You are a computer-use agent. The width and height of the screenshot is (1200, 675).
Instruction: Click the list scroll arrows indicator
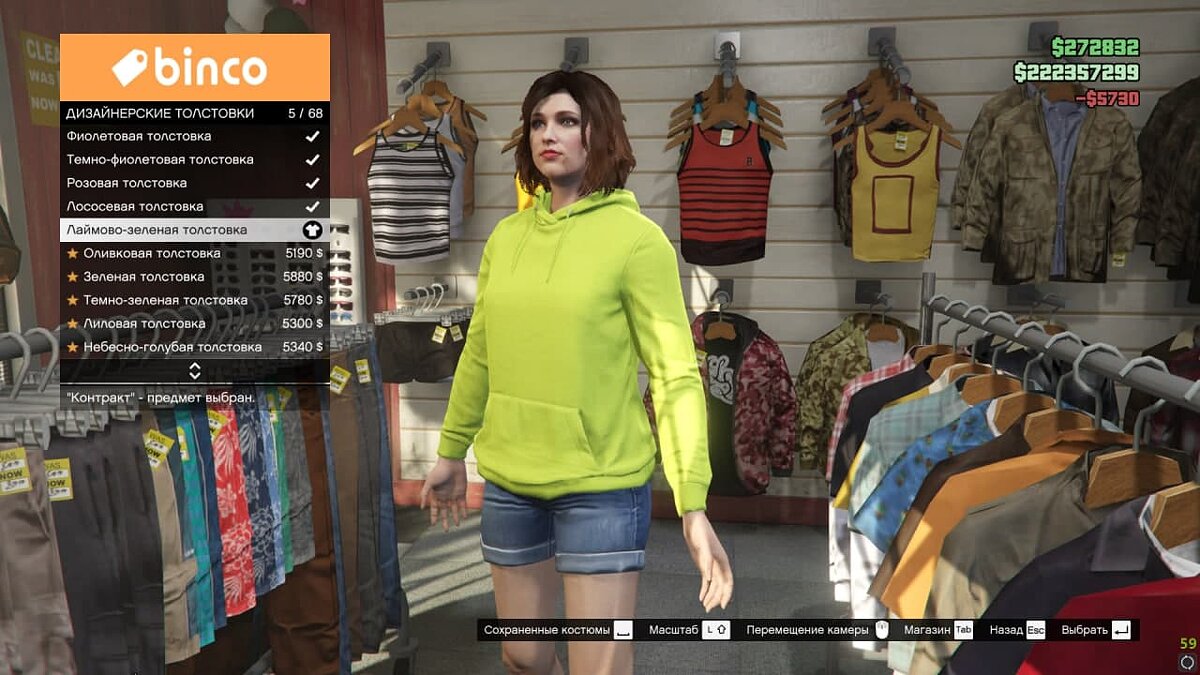(x=195, y=371)
